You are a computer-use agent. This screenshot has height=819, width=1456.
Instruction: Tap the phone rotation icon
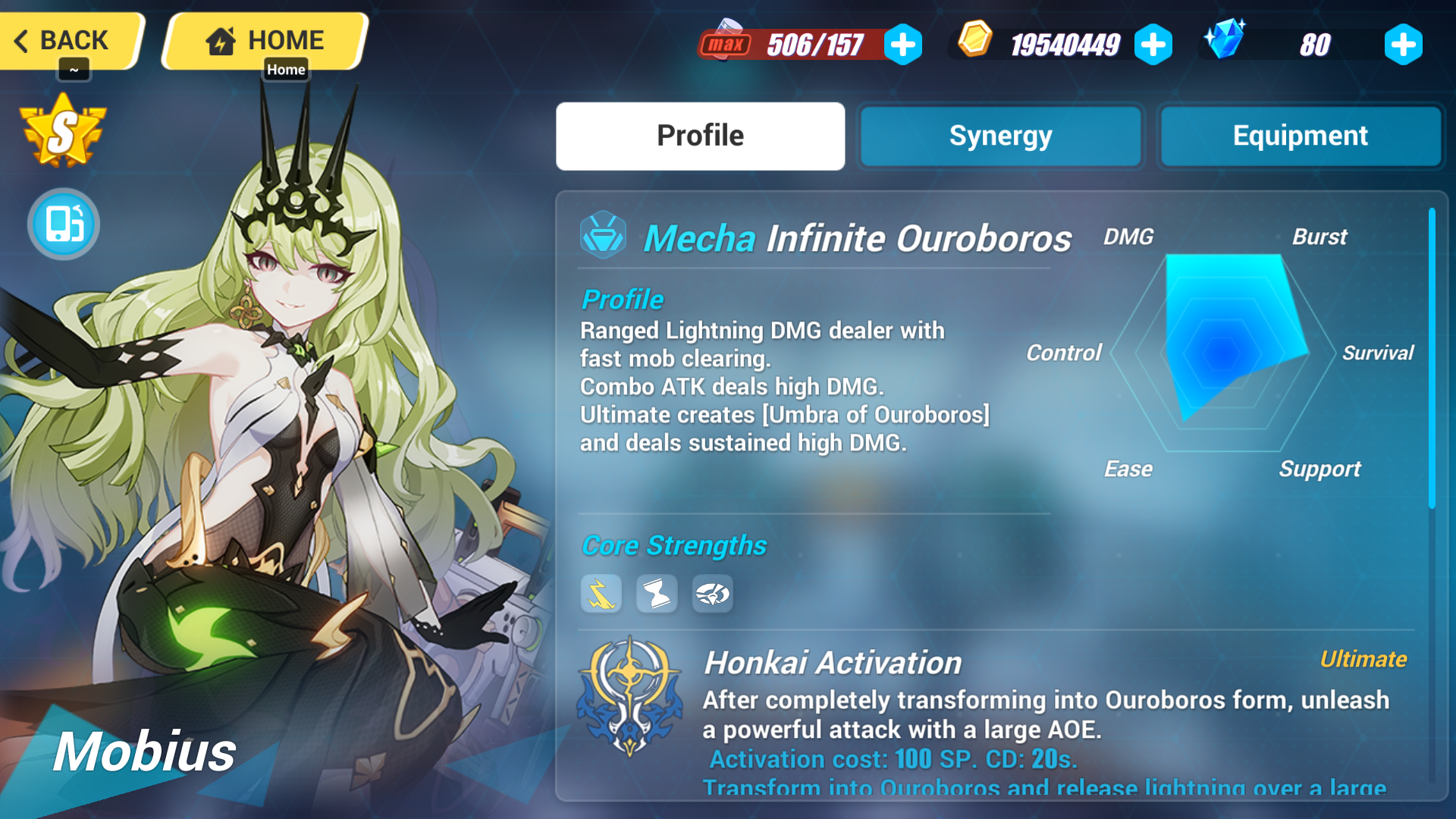click(x=63, y=223)
